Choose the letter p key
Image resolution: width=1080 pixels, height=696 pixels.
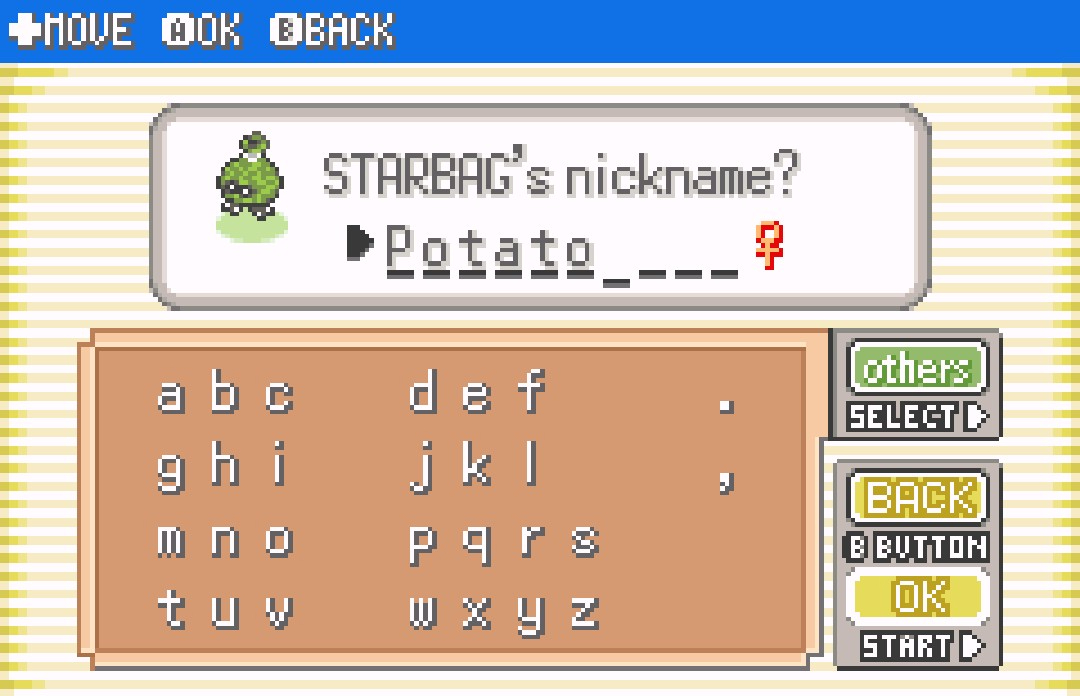422,542
